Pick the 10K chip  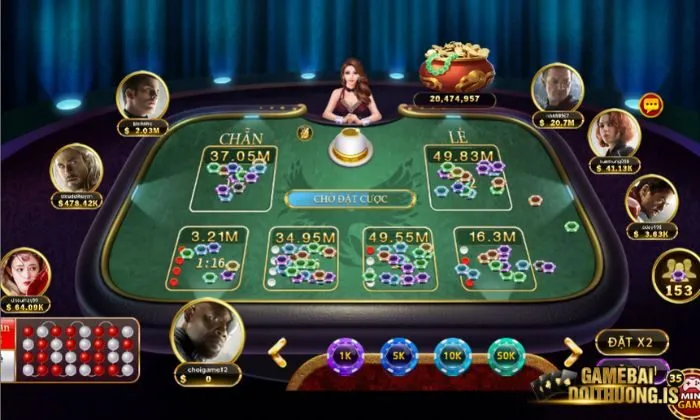coord(452,355)
